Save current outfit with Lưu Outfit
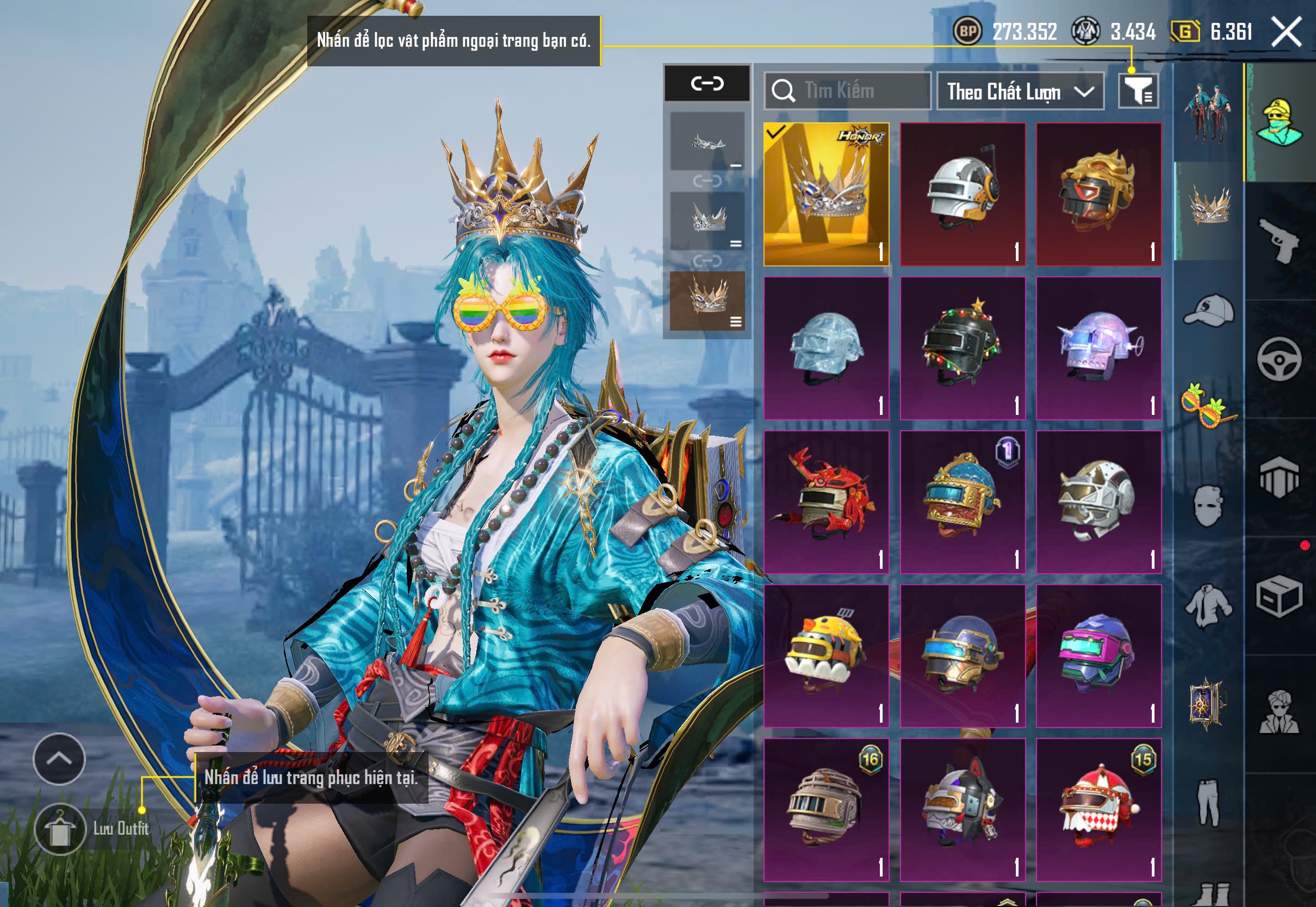The height and width of the screenshot is (907, 1316). point(60,829)
